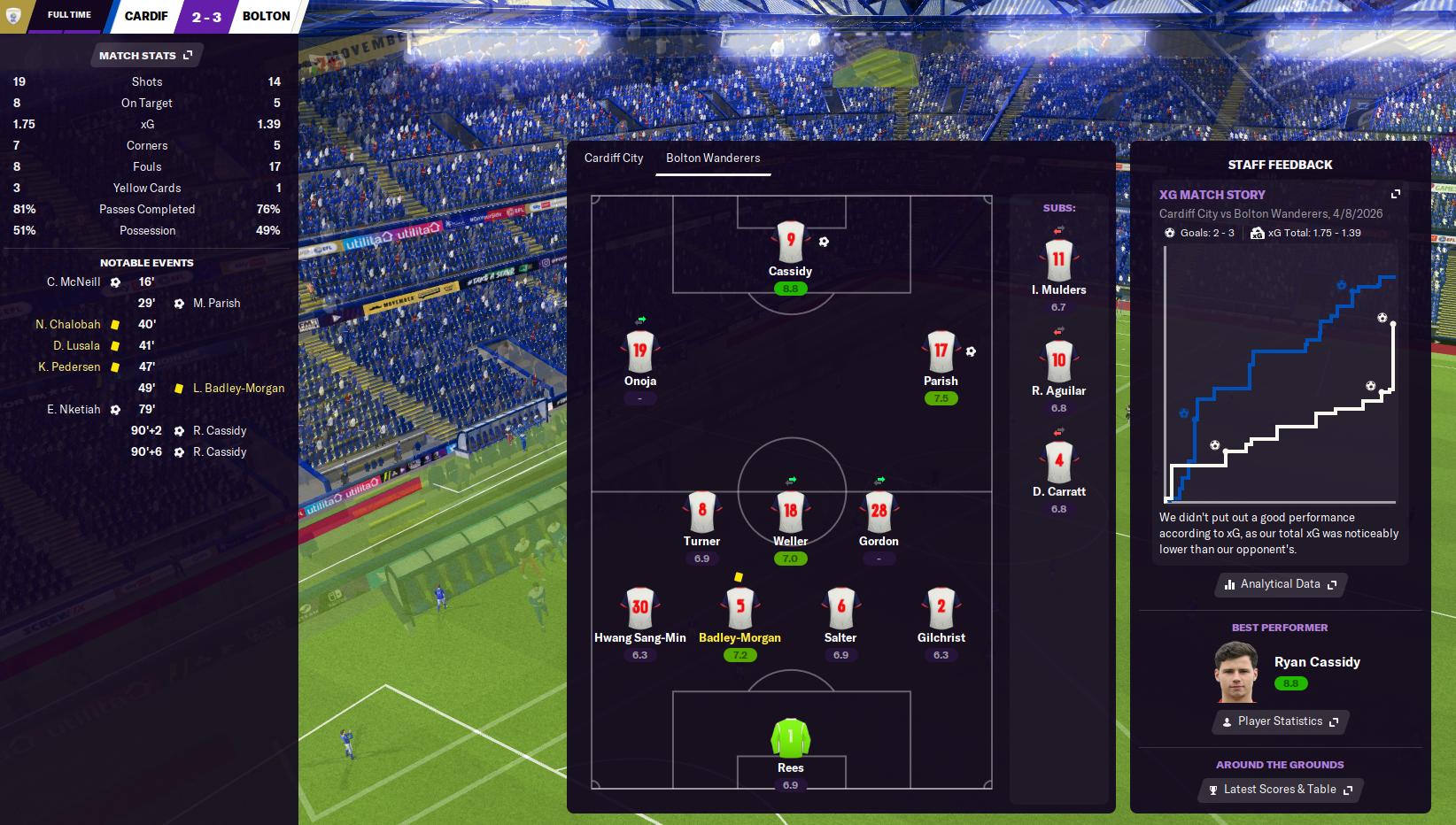
Task: Click substitute I. Mulders
Action: 1058,260
